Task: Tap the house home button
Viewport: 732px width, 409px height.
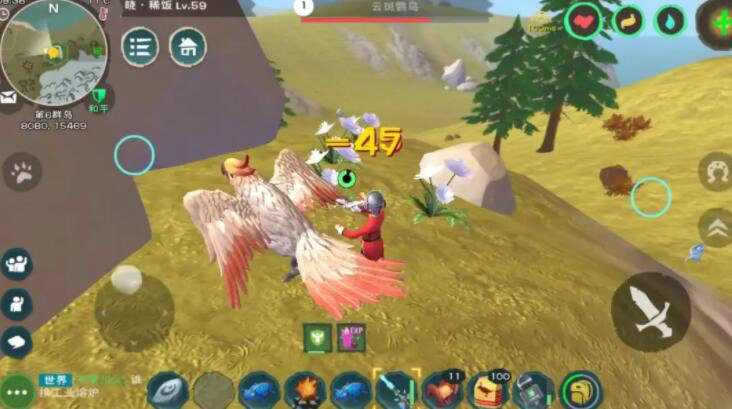Action: [x=187, y=47]
